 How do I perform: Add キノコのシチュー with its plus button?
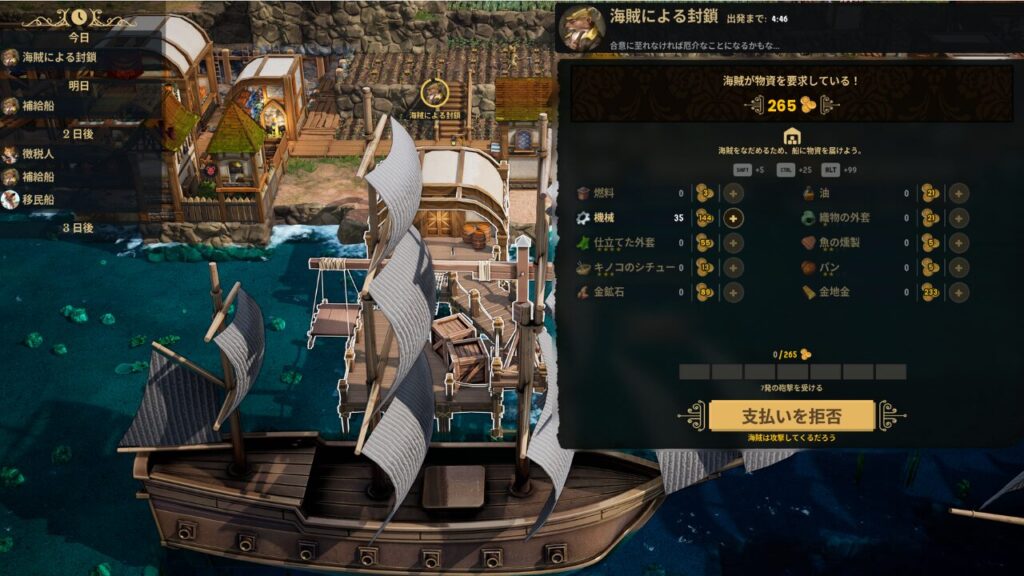pos(733,268)
